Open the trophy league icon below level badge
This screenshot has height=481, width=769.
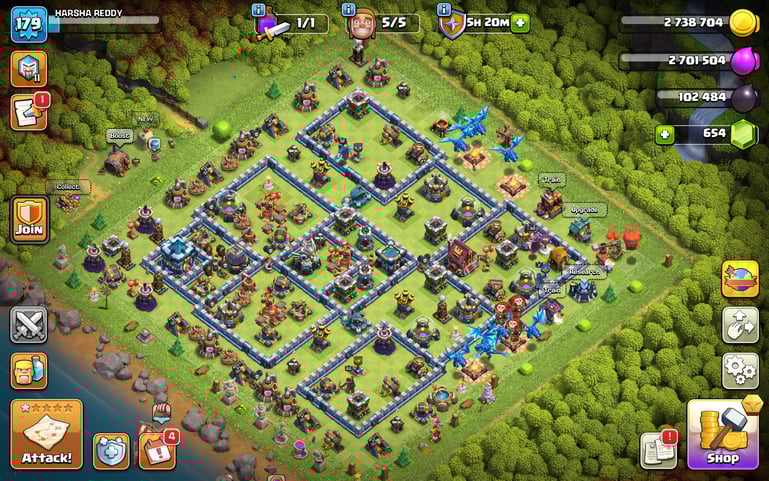(x=29, y=68)
